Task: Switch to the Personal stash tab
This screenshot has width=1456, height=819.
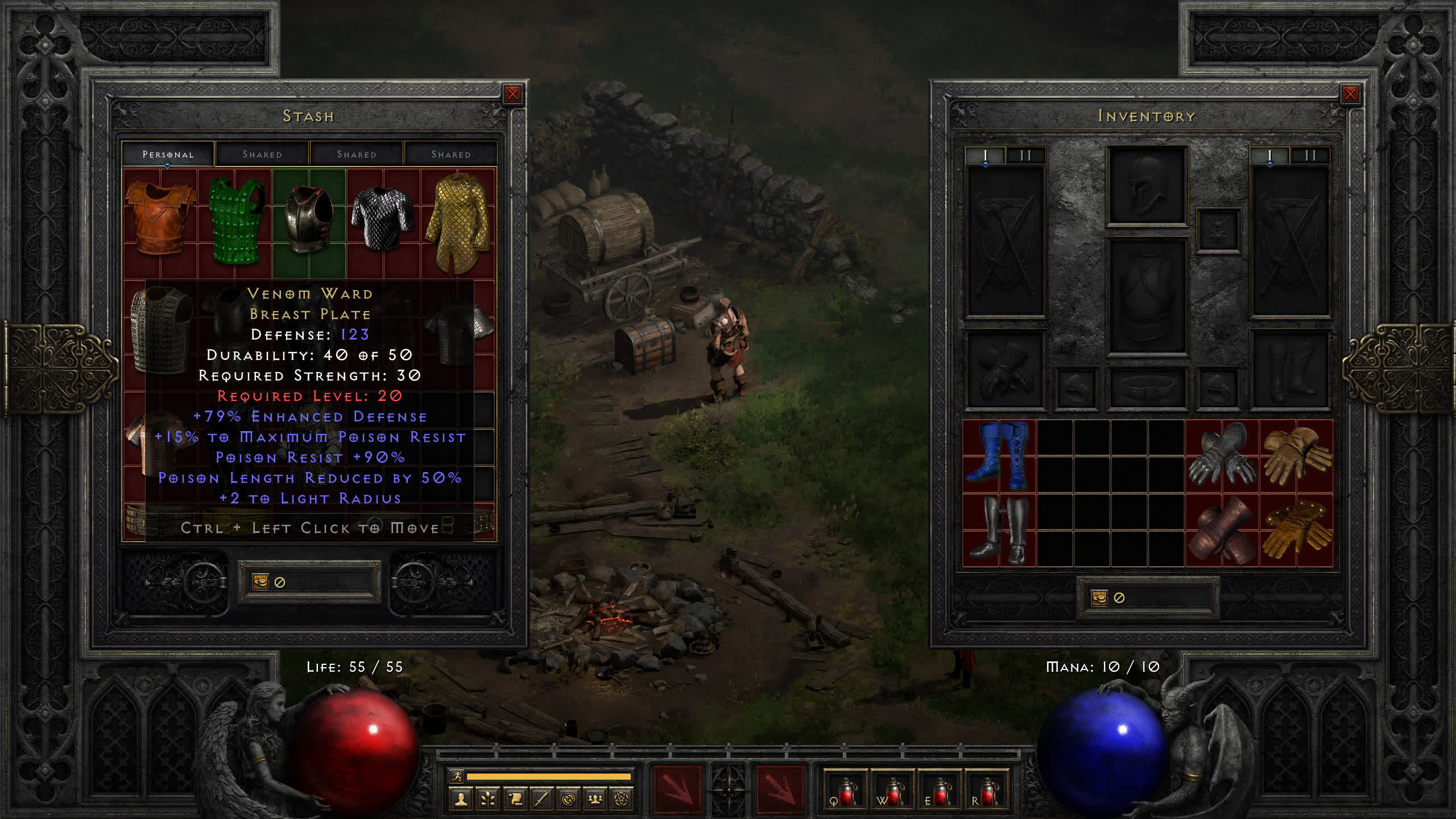Action: point(168,154)
